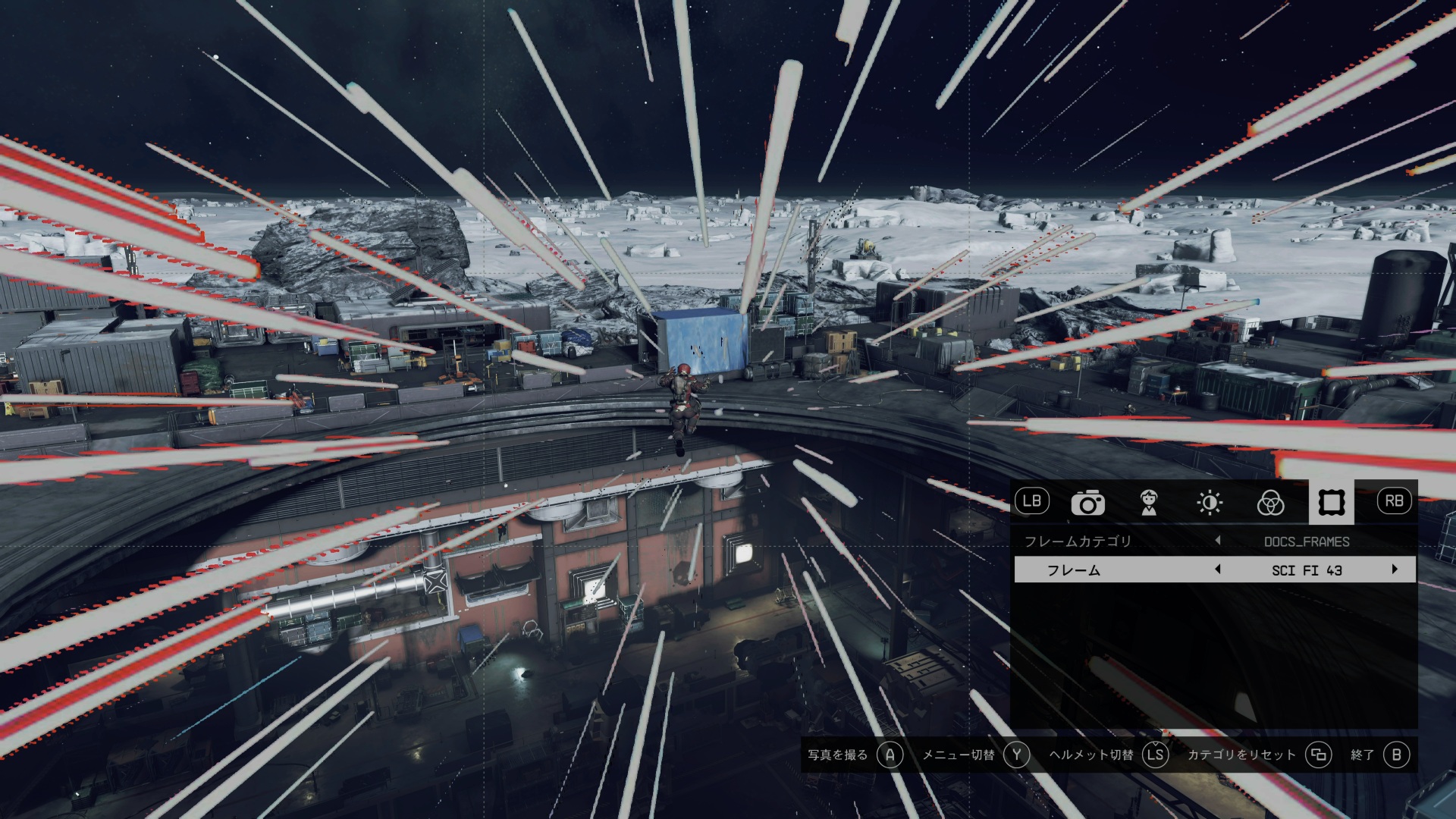Open the character pose tab
1456x819 pixels.
click(x=1149, y=502)
